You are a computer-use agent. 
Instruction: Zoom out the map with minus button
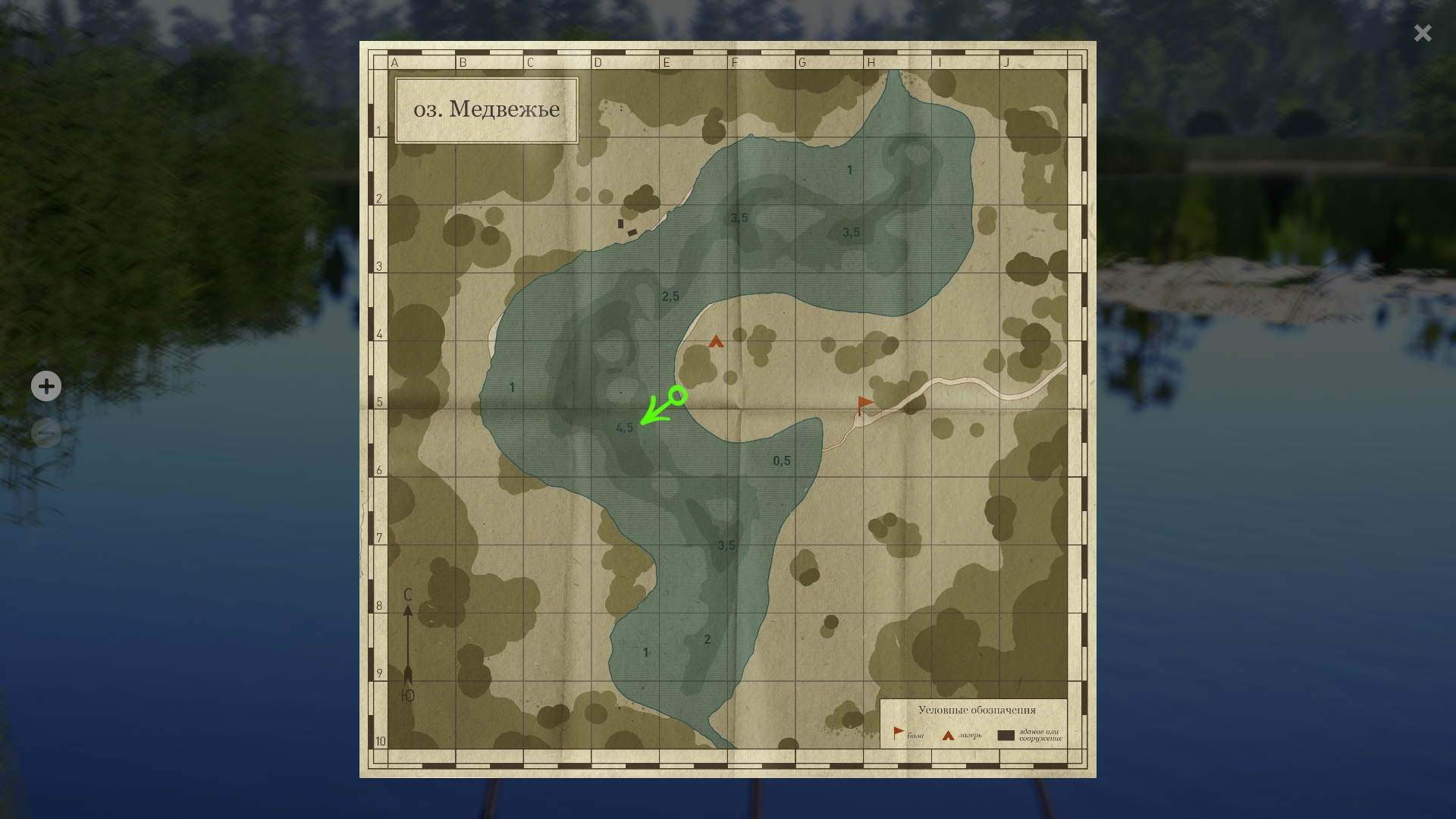point(46,433)
